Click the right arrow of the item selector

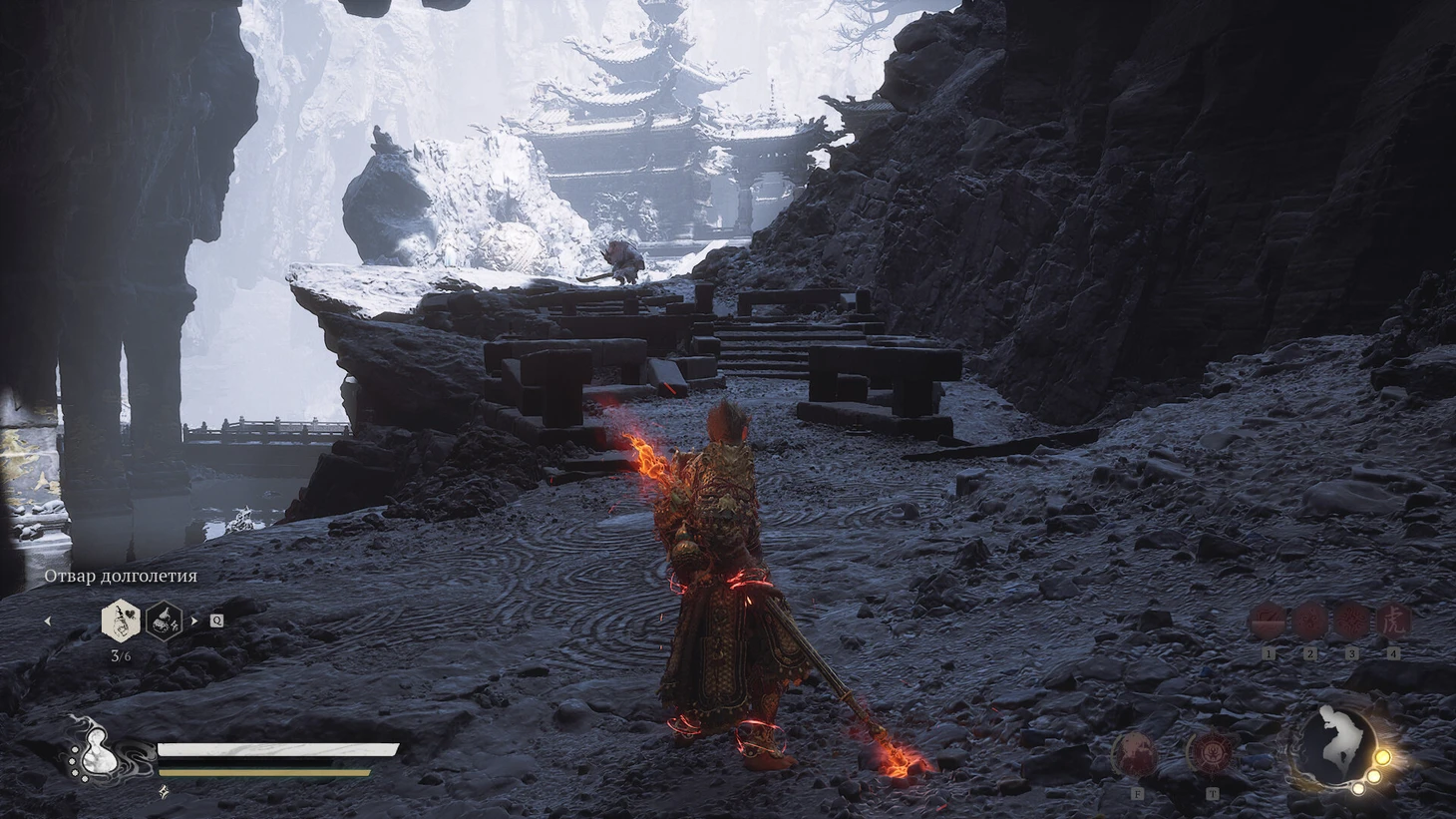pyautogui.click(x=194, y=620)
